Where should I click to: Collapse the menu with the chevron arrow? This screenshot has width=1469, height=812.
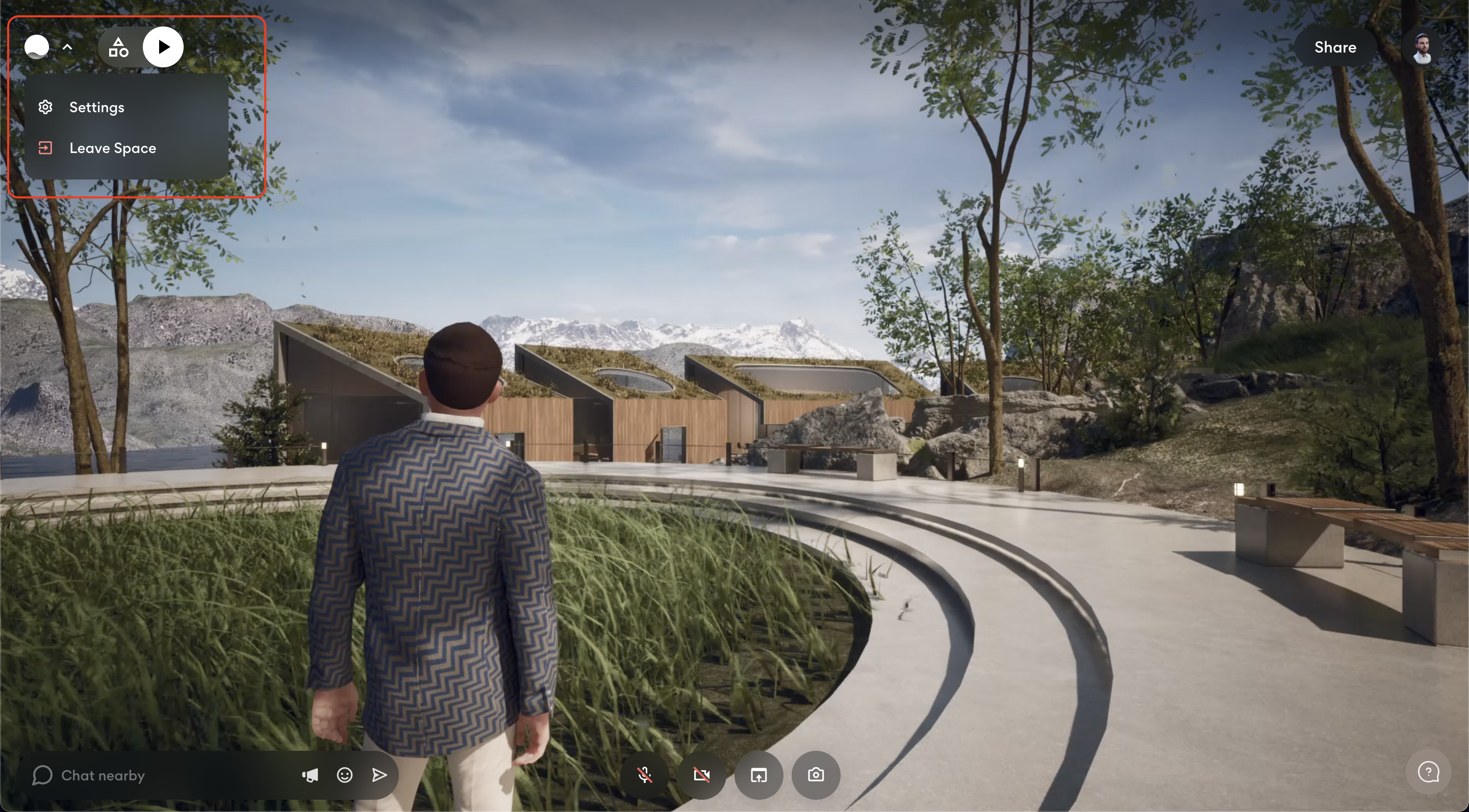click(x=67, y=47)
